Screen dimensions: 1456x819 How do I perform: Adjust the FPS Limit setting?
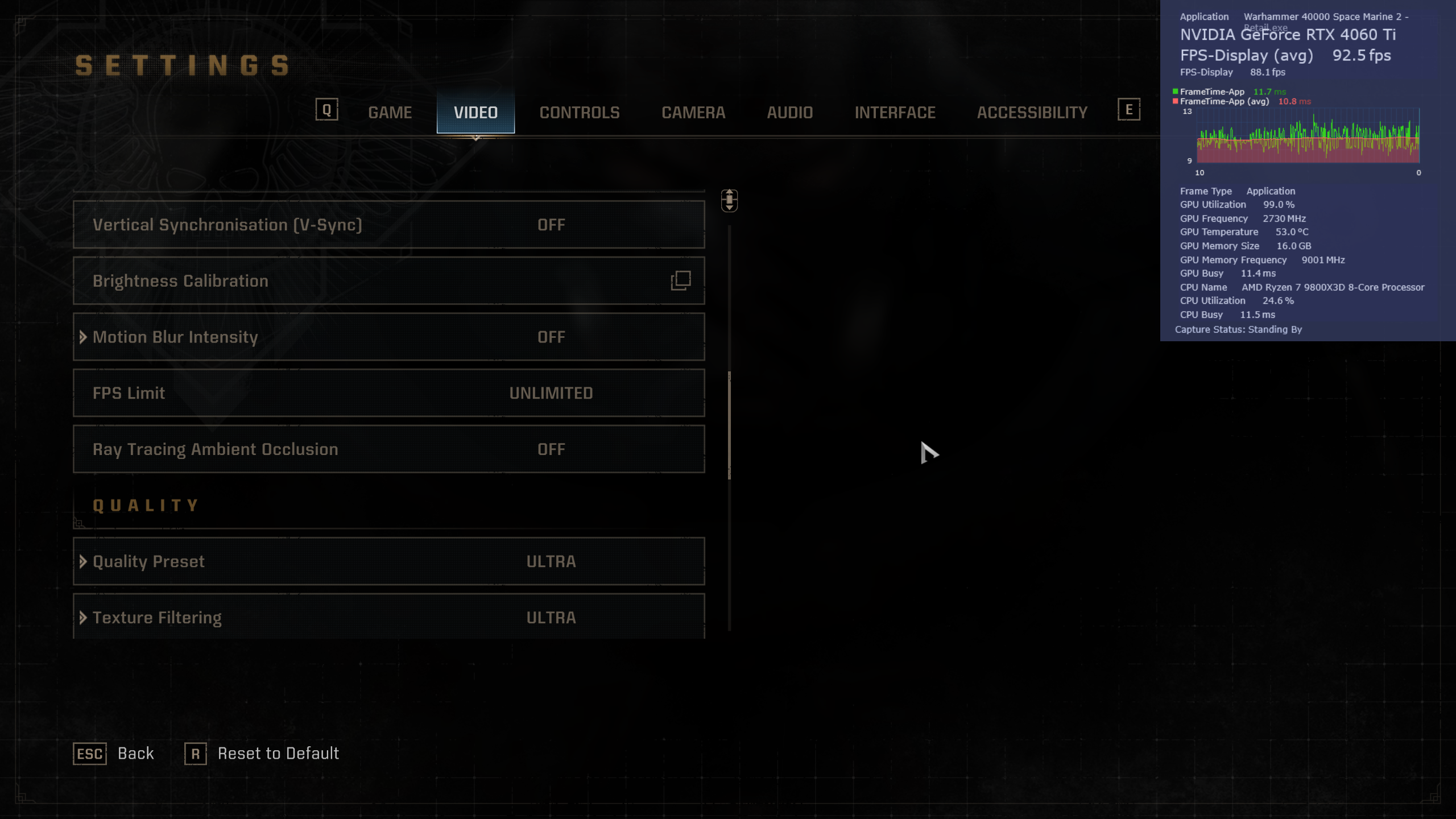click(x=389, y=393)
